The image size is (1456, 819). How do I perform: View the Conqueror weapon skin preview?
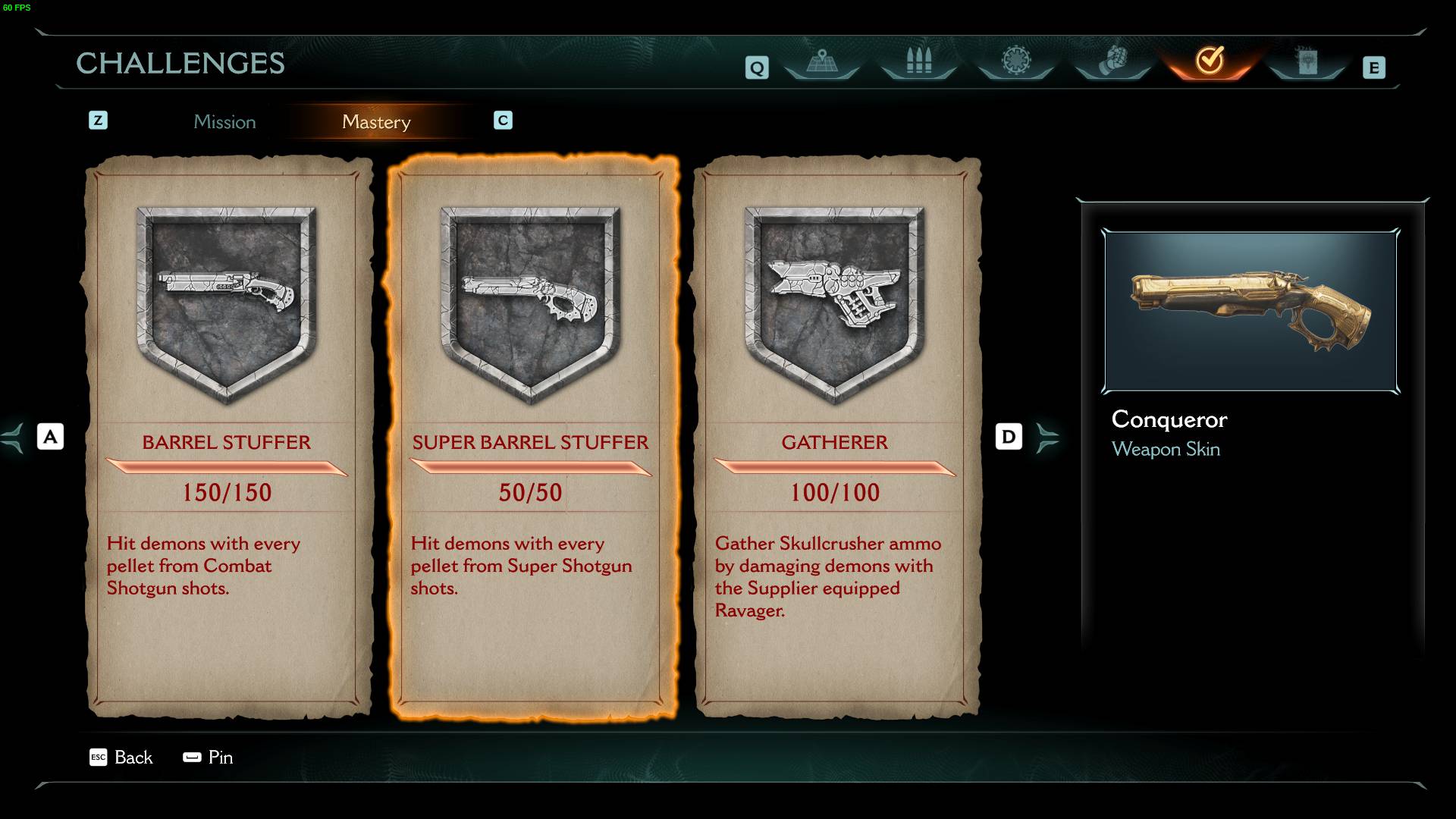pos(1250,312)
